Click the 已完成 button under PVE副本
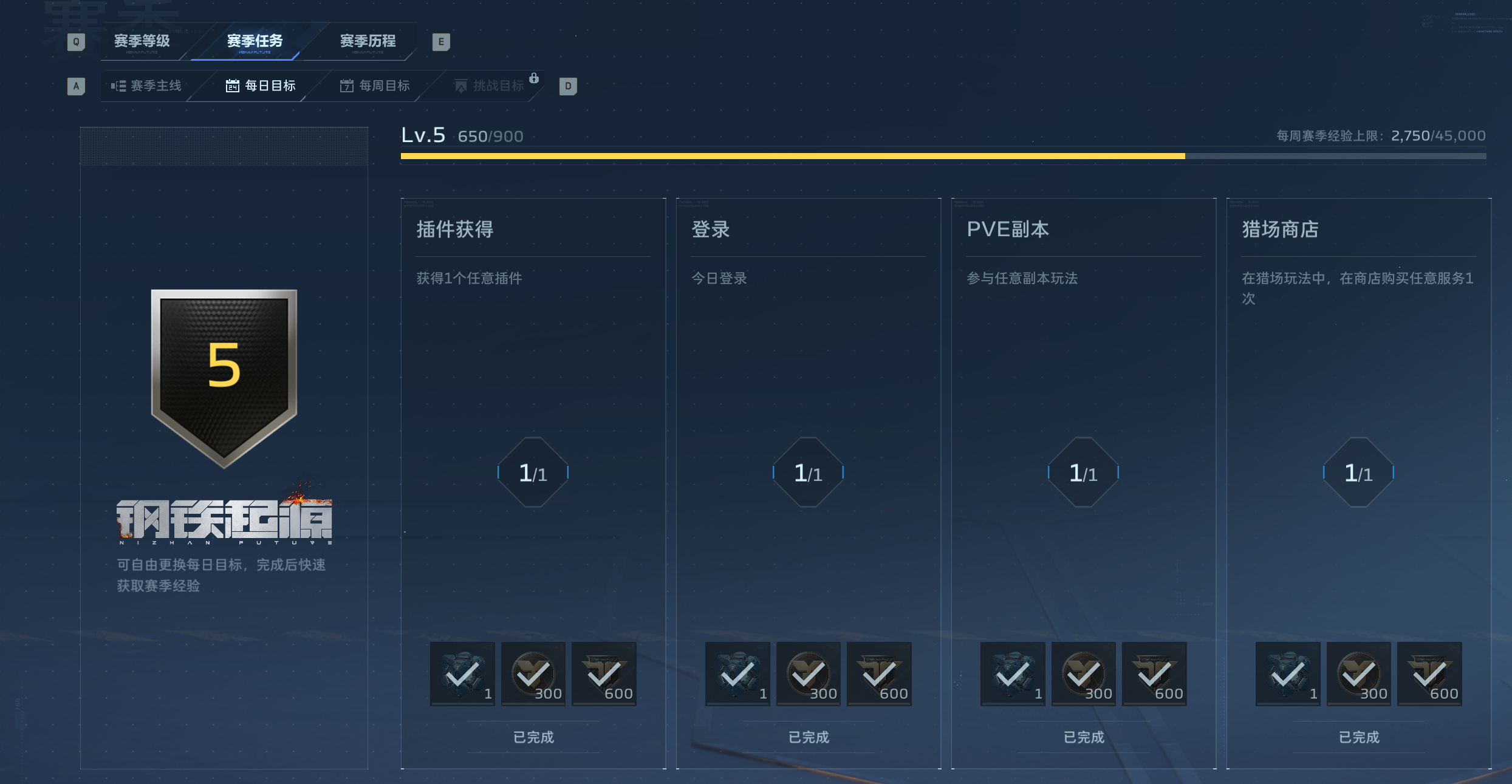 tap(1082, 737)
